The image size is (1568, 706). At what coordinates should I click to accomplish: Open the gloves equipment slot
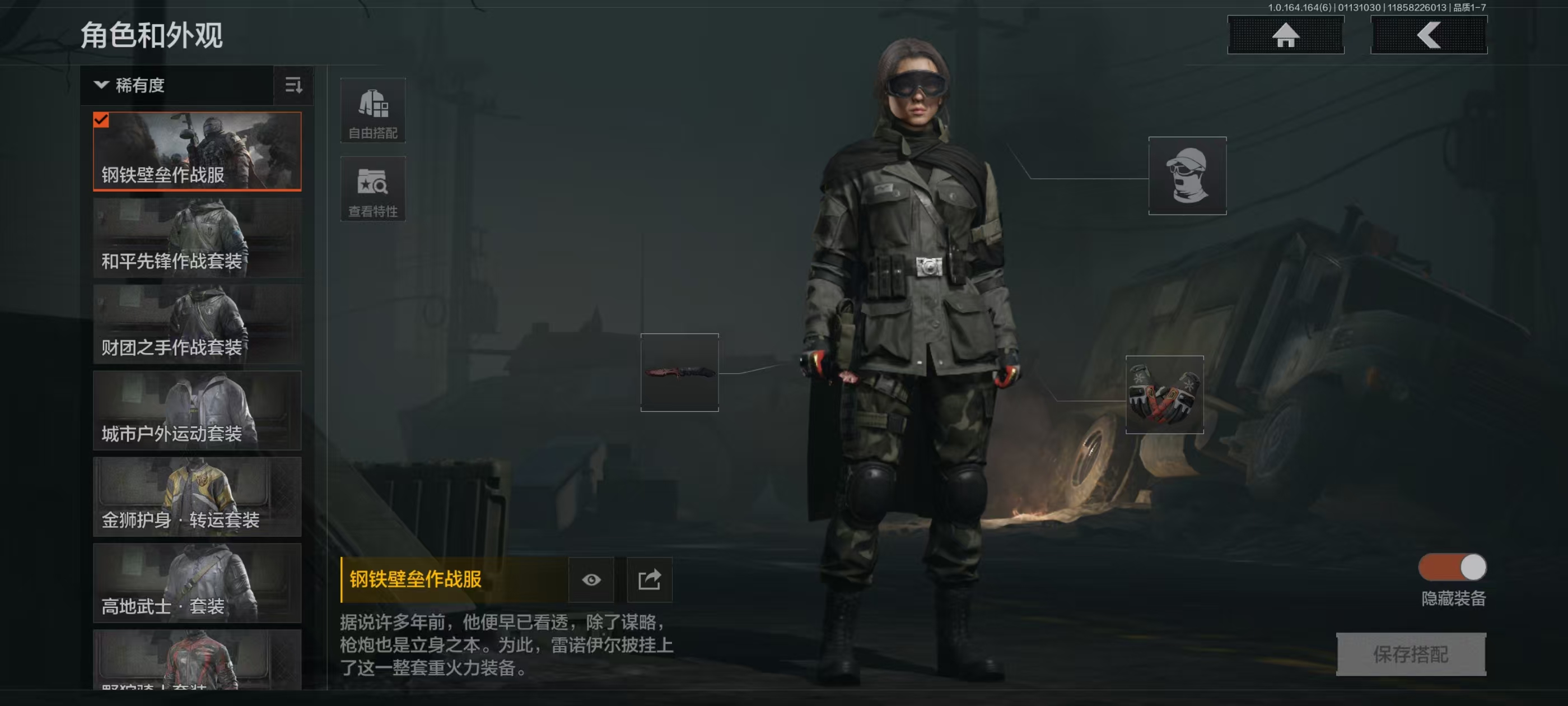[x=1164, y=394]
